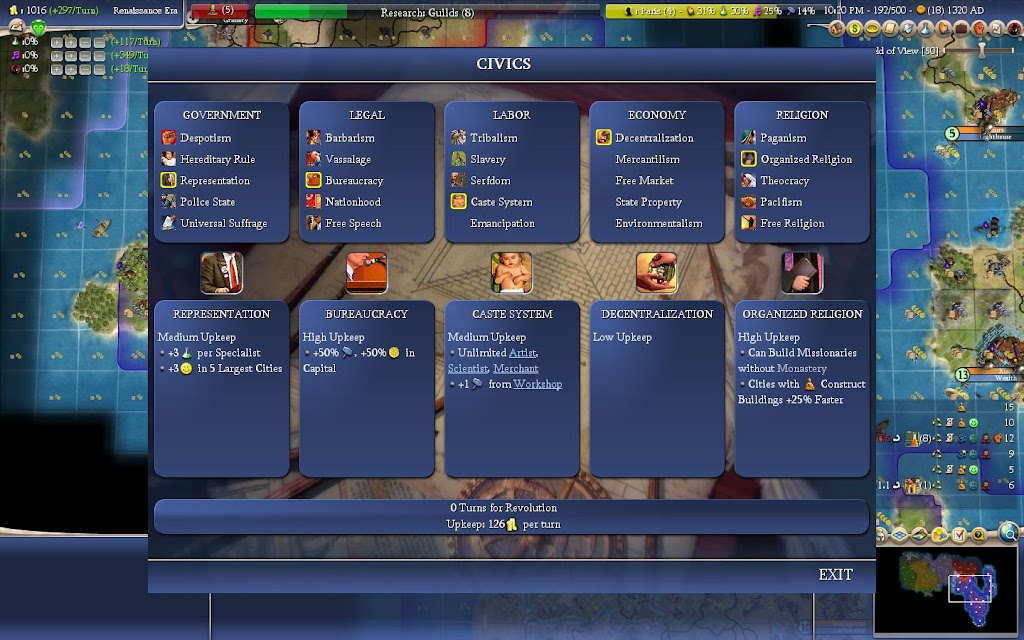Choose the Theocracy religion civic
1024x640 pixels.
coord(784,181)
